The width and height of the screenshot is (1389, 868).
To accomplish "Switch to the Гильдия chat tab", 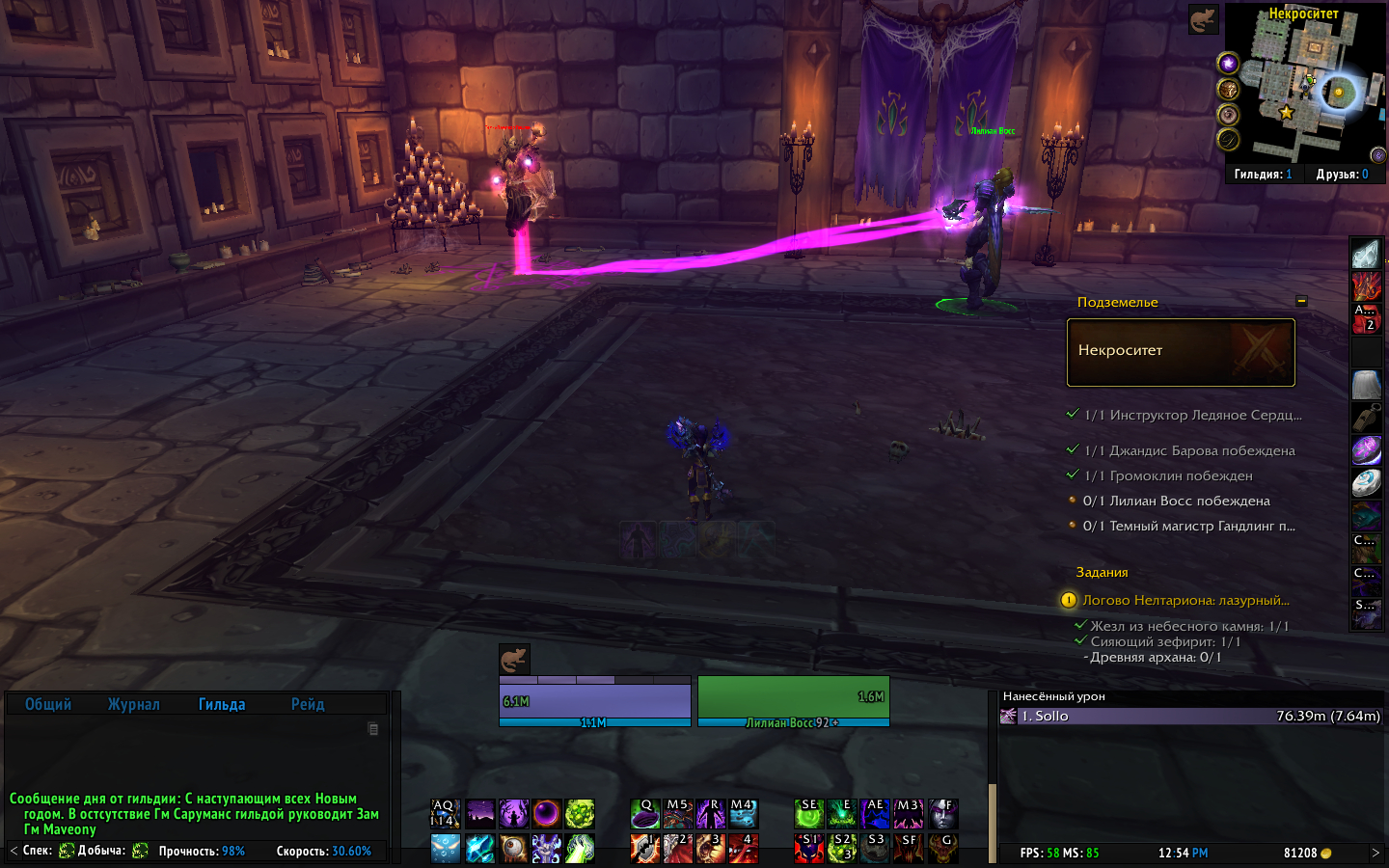I will coord(222,705).
